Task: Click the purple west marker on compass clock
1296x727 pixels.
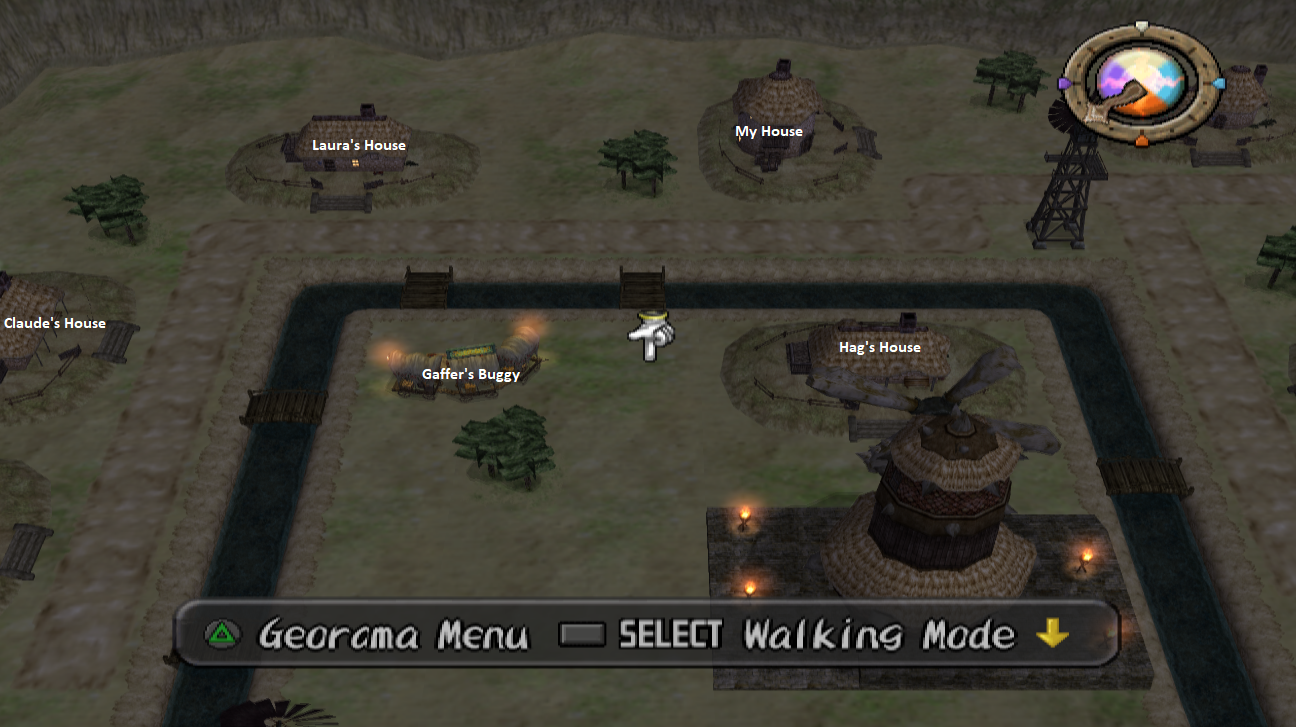Action: click(1064, 84)
